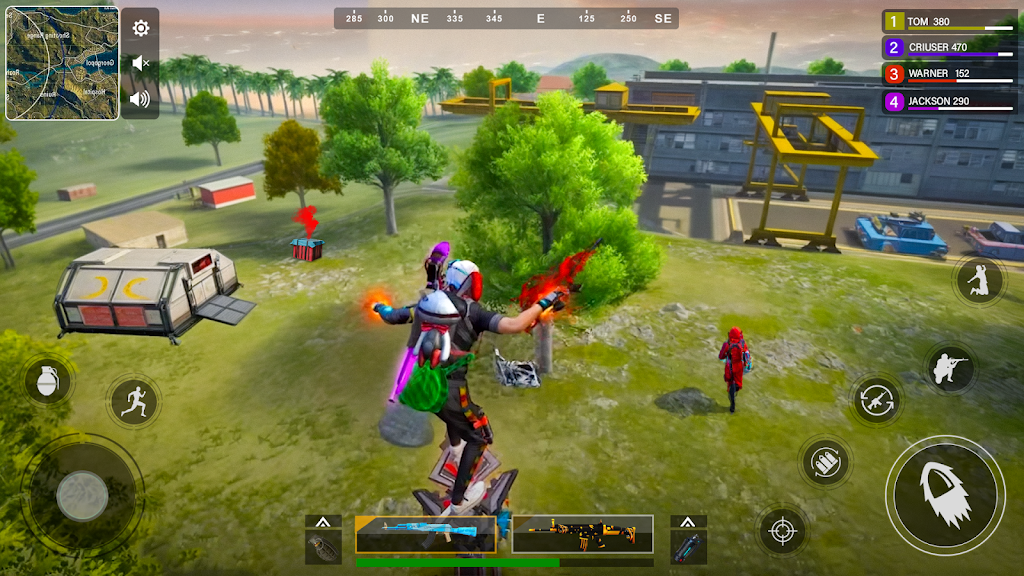Open settings with the gear icon
This screenshot has width=1024, height=576.
tap(141, 28)
